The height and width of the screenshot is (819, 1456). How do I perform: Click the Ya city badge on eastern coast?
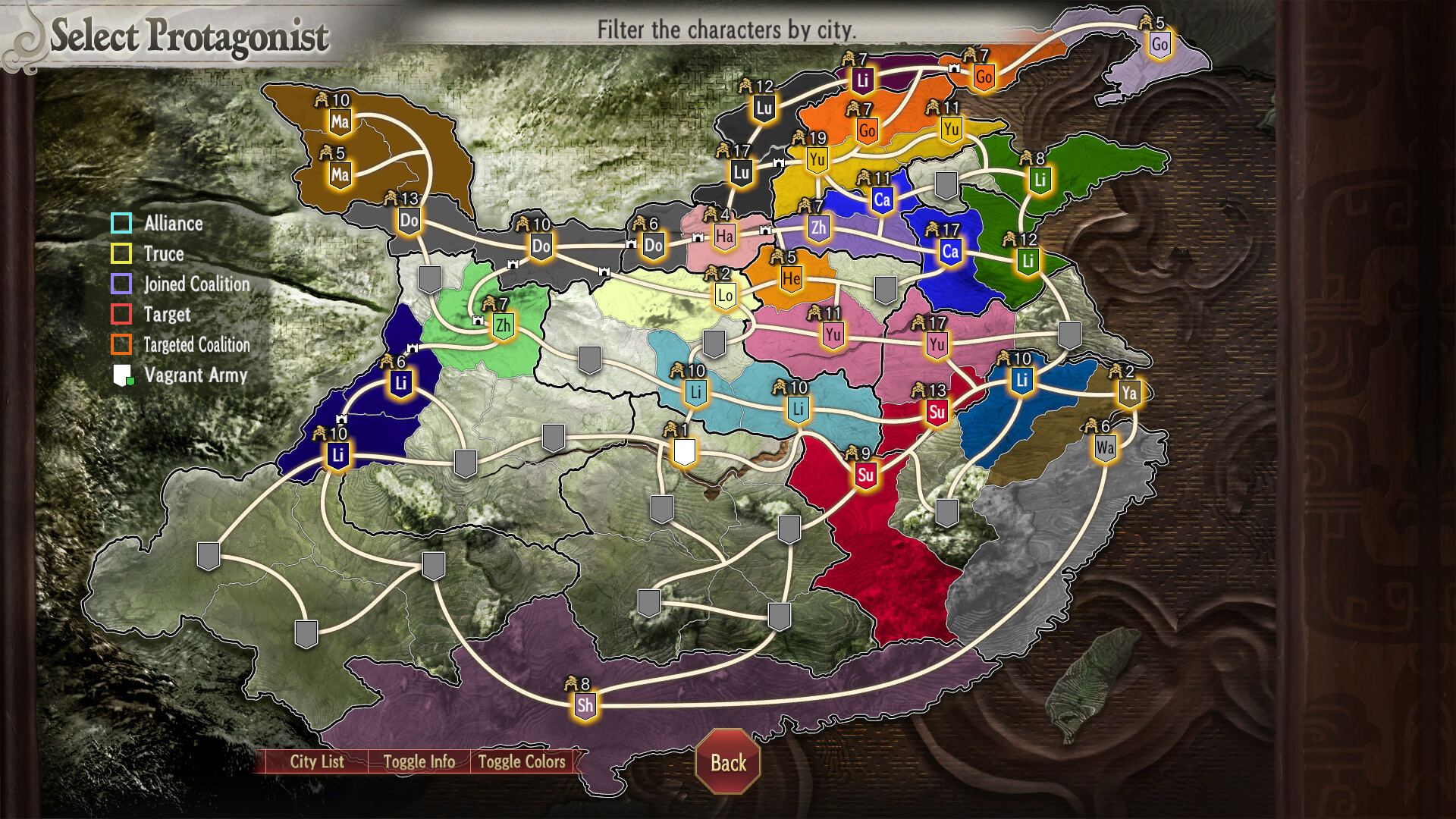pyautogui.click(x=1130, y=393)
